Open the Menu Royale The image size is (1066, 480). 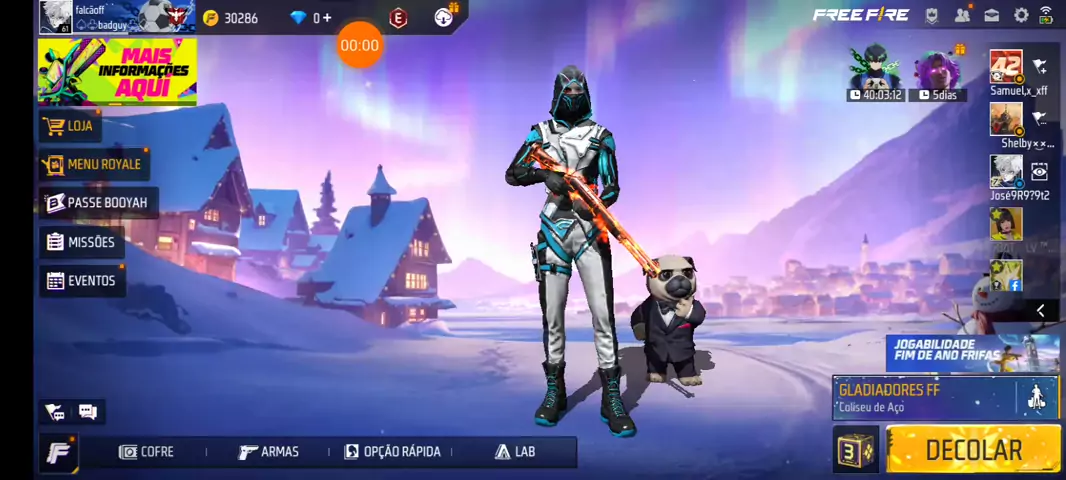[93, 164]
